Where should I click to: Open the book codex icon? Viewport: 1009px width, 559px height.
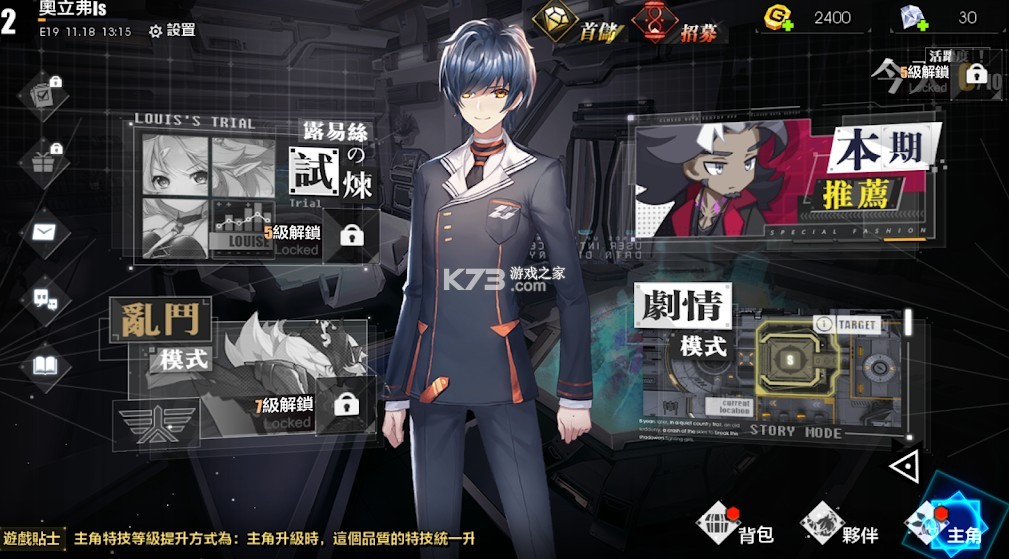click(43, 365)
